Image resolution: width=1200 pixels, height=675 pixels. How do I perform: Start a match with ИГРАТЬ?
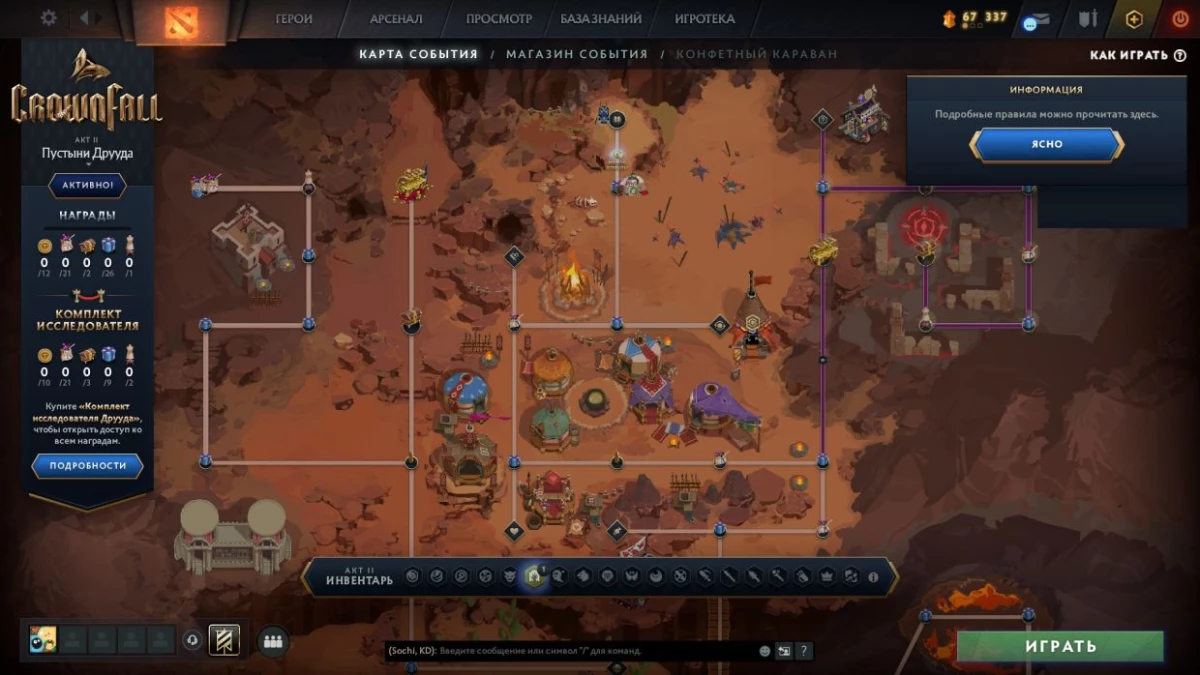point(1060,646)
